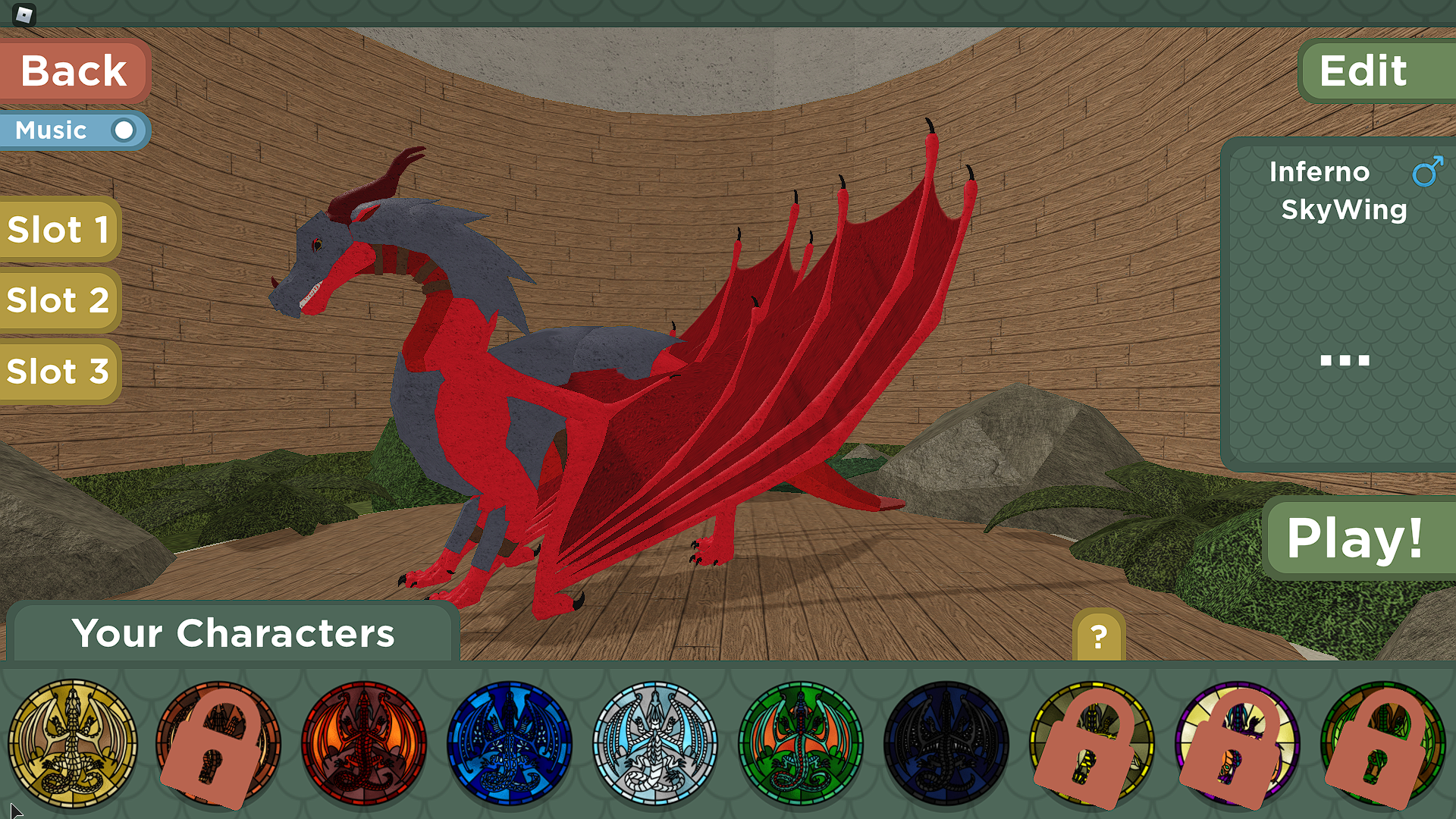The height and width of the screenshot is (819, 1456).
Task: Open the Roblox menu icon
Action: 24,14
